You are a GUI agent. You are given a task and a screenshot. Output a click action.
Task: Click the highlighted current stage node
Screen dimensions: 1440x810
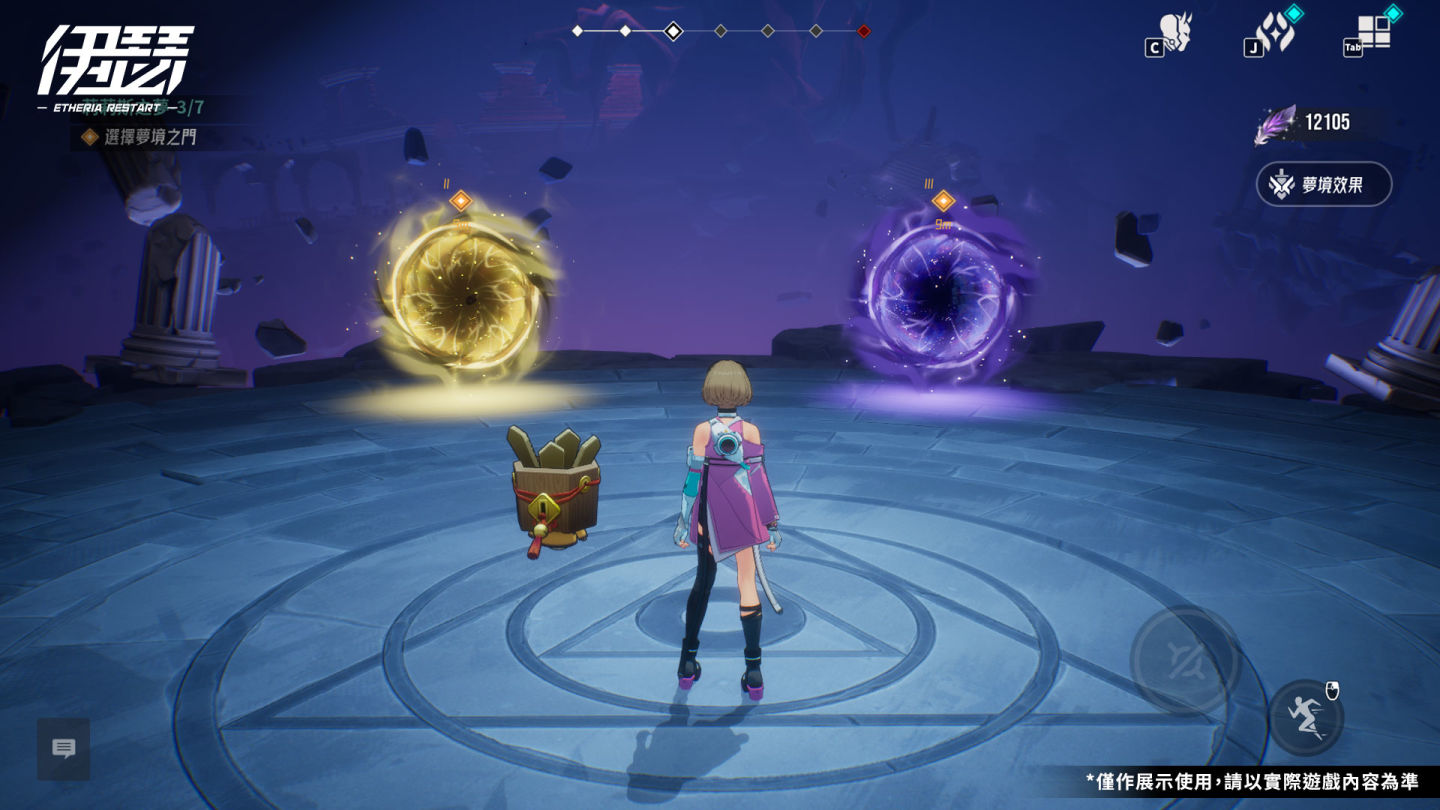673,31
